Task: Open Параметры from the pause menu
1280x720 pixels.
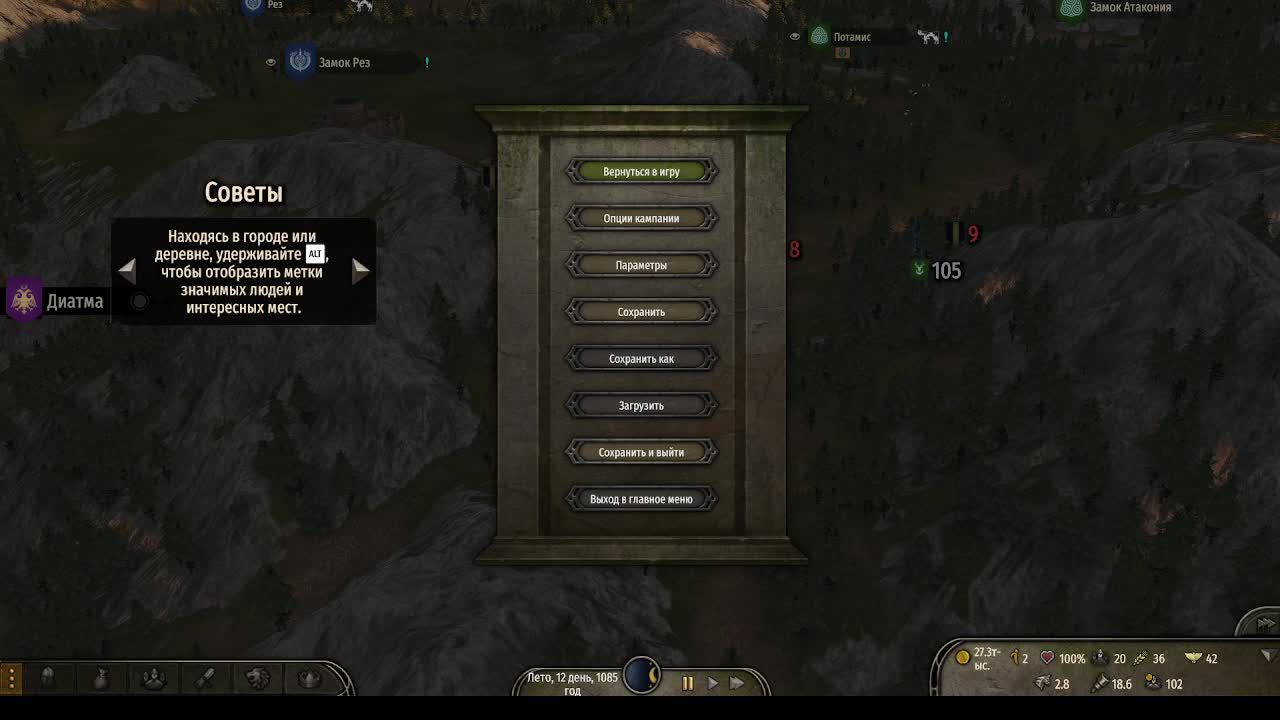Action: (641, 264)
